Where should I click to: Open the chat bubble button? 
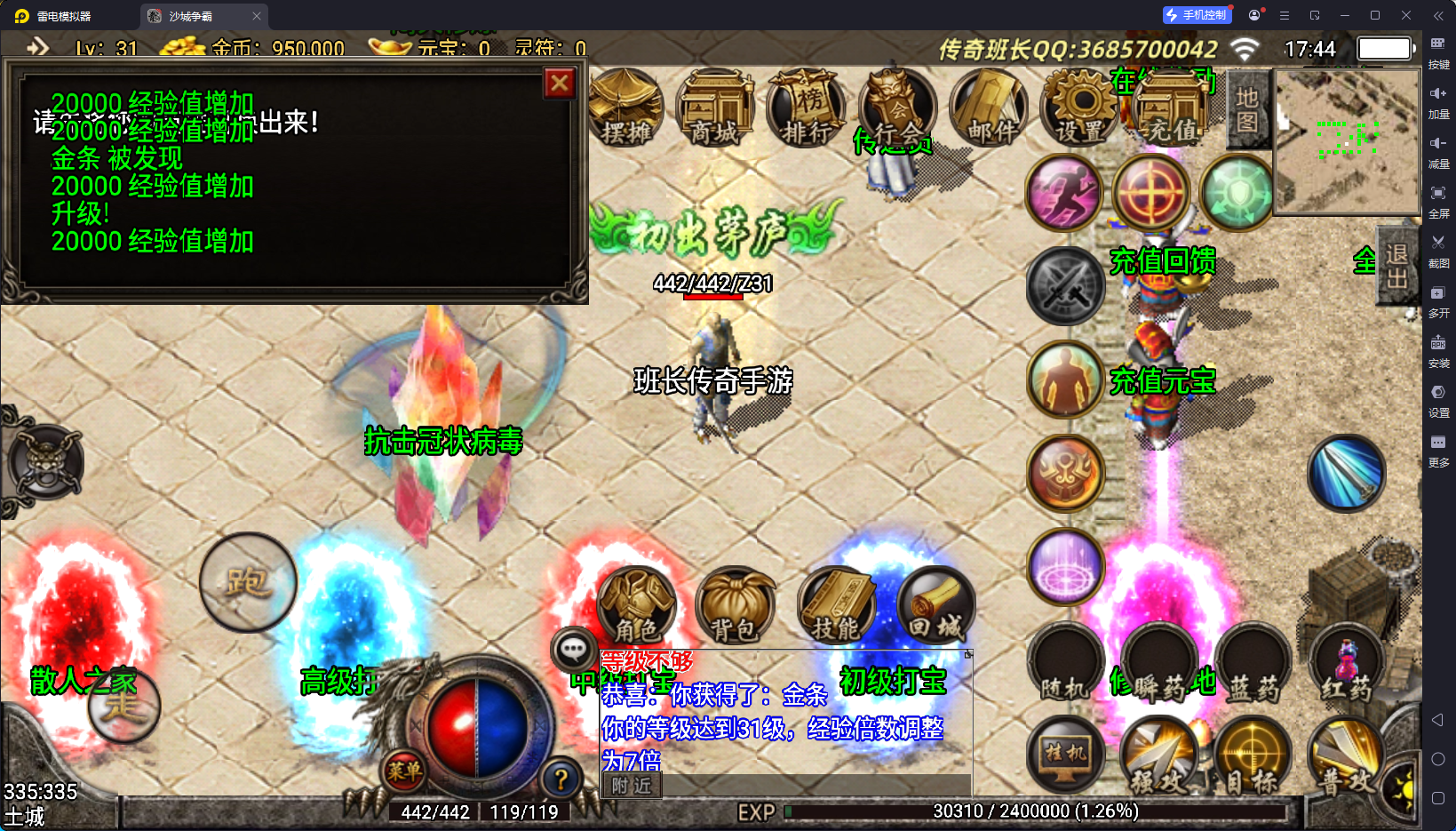[573, 650]
